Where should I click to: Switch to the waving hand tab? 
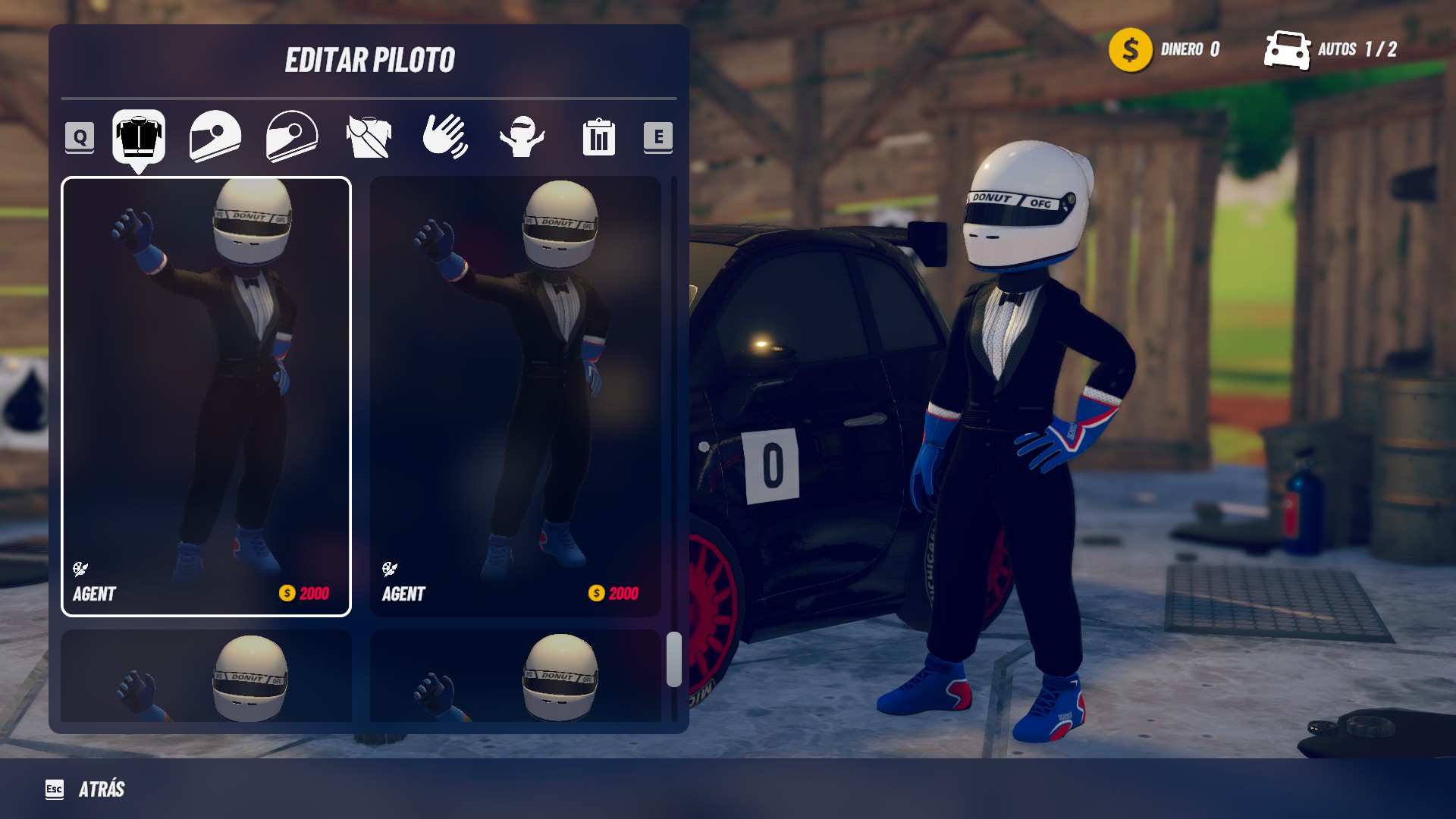445,136
